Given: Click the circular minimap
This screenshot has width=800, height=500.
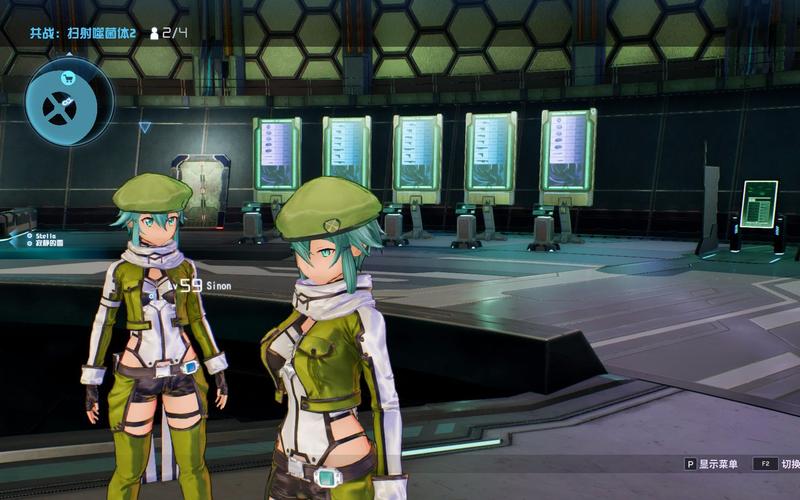Looking at the screenshot, I should [x=69, y=101].
